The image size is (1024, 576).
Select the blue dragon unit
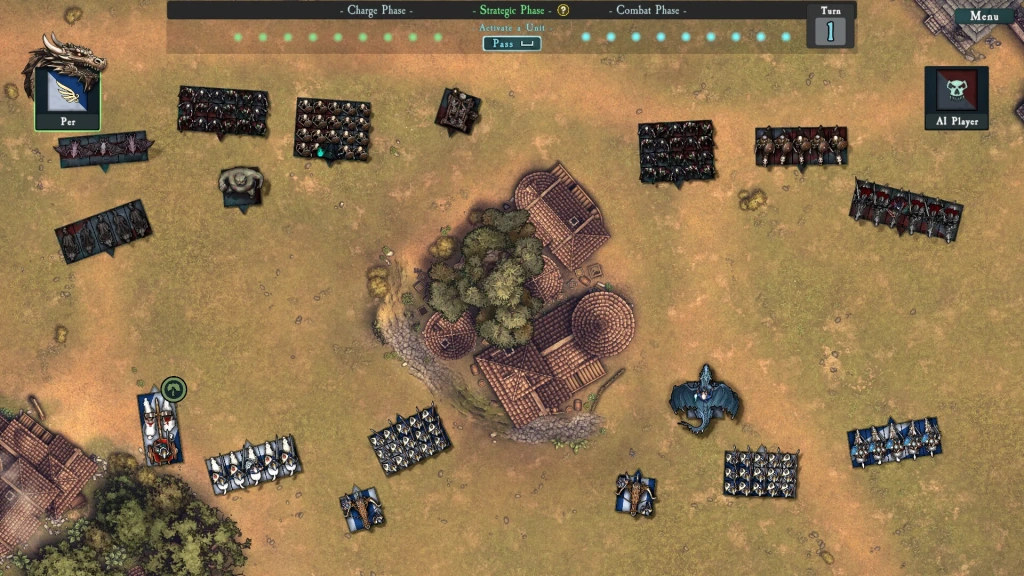click(706, 400)
